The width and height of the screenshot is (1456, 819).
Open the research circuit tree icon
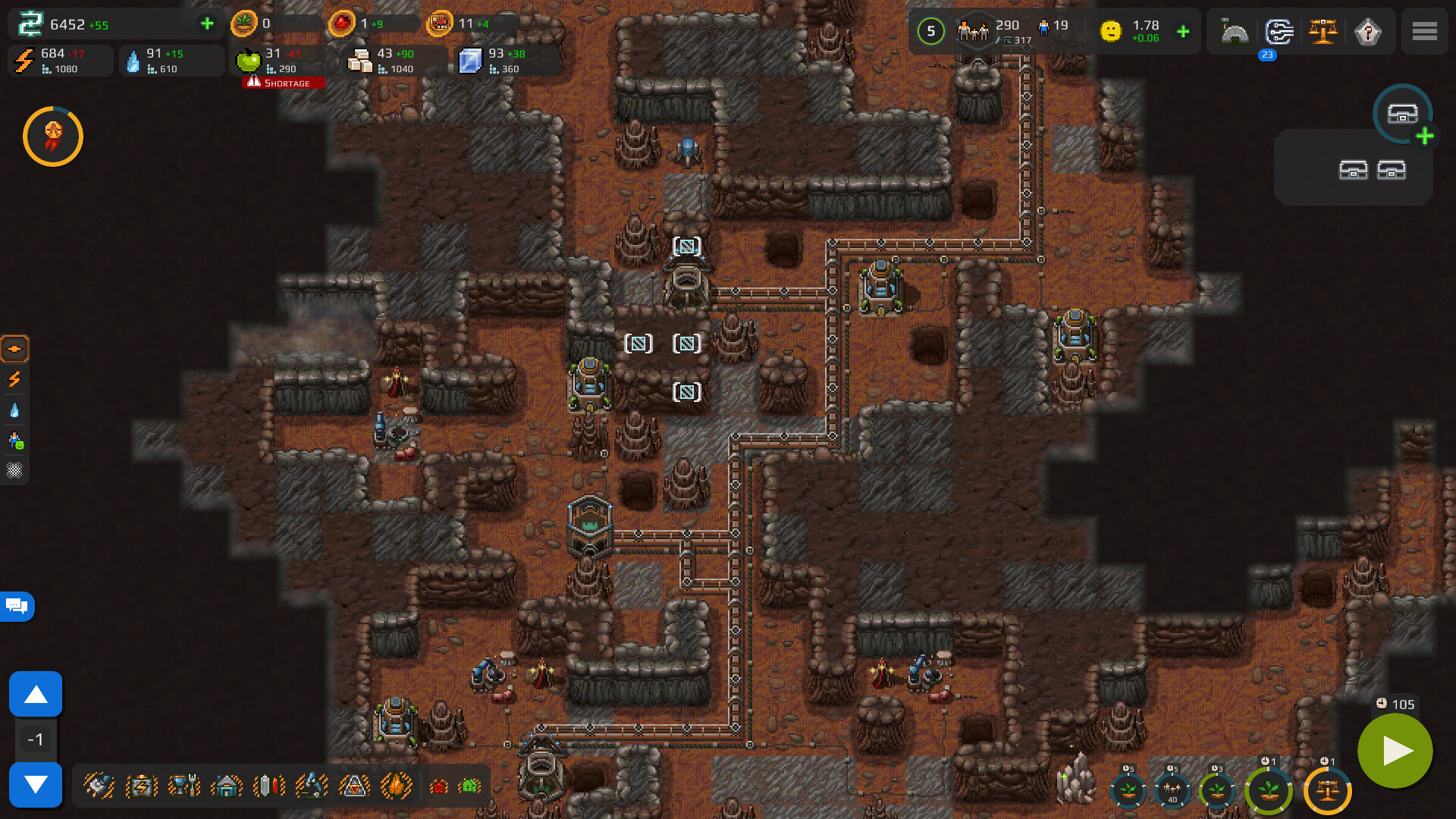click(1279, 32)
